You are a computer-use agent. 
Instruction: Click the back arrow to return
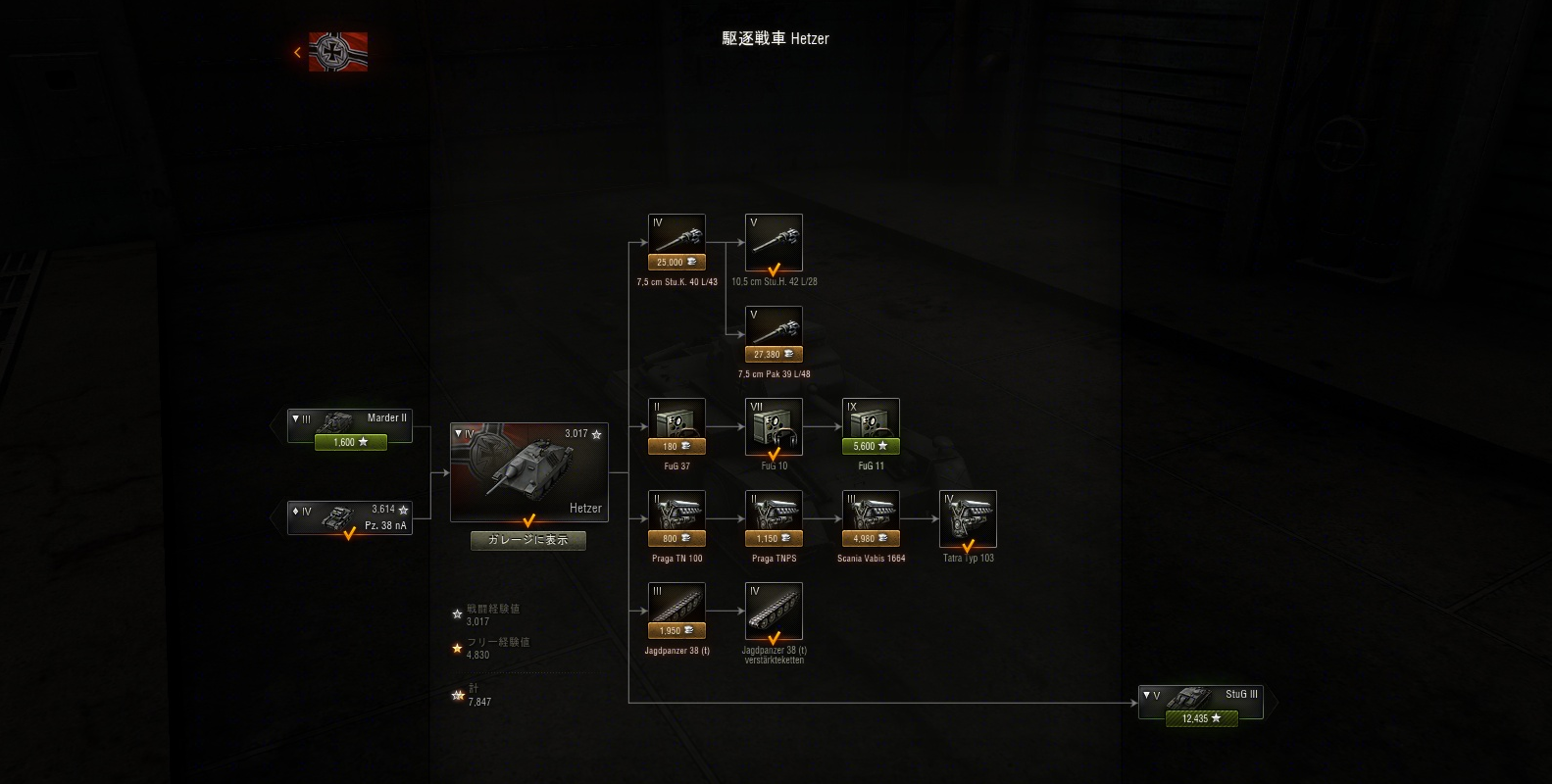pos(297,52)
